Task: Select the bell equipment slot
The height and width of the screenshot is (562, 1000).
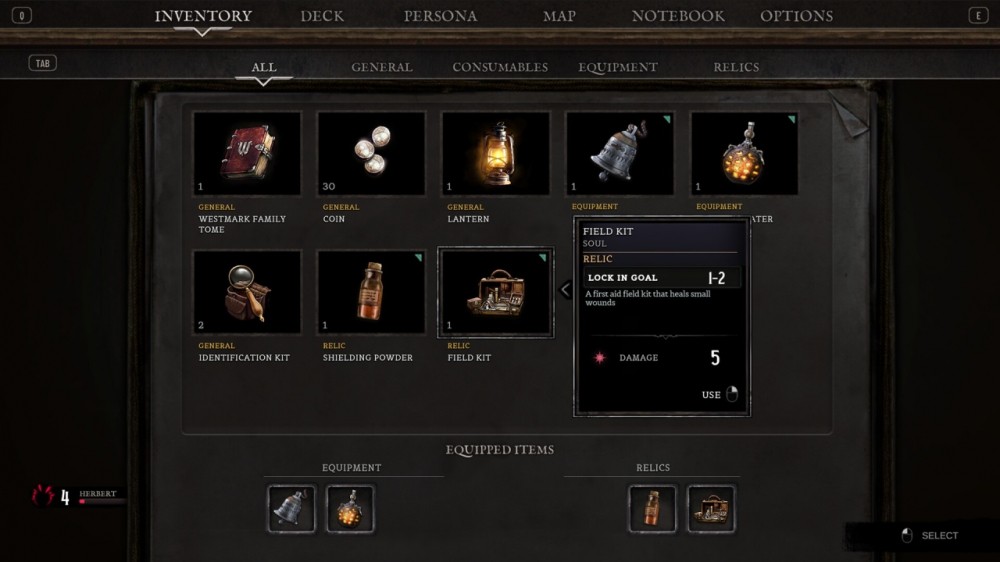Action: pos(619,153)
